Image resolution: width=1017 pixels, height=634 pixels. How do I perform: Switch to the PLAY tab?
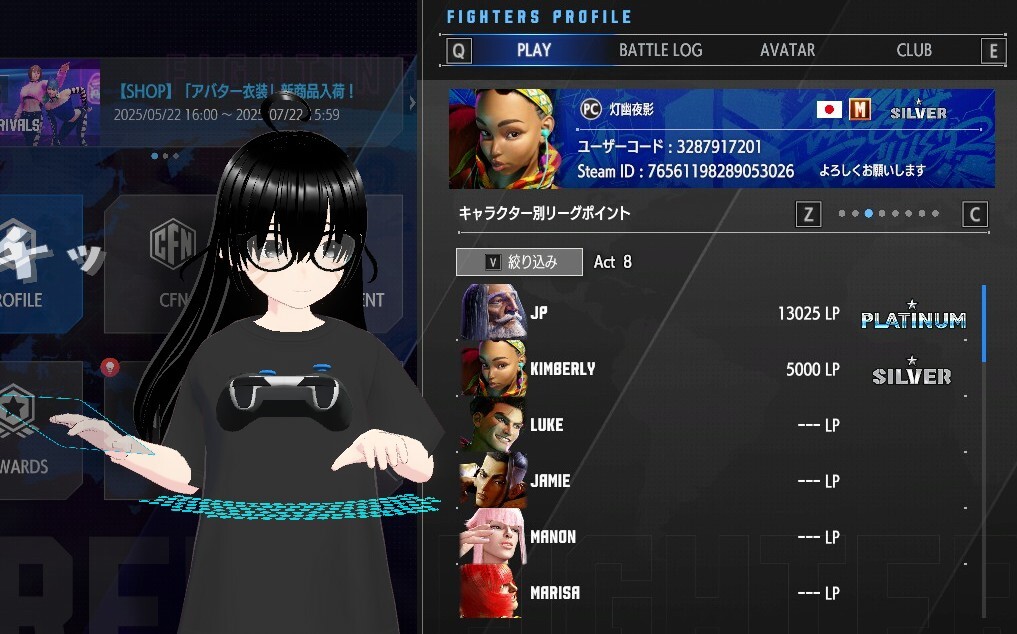click(x=534, y=50)
